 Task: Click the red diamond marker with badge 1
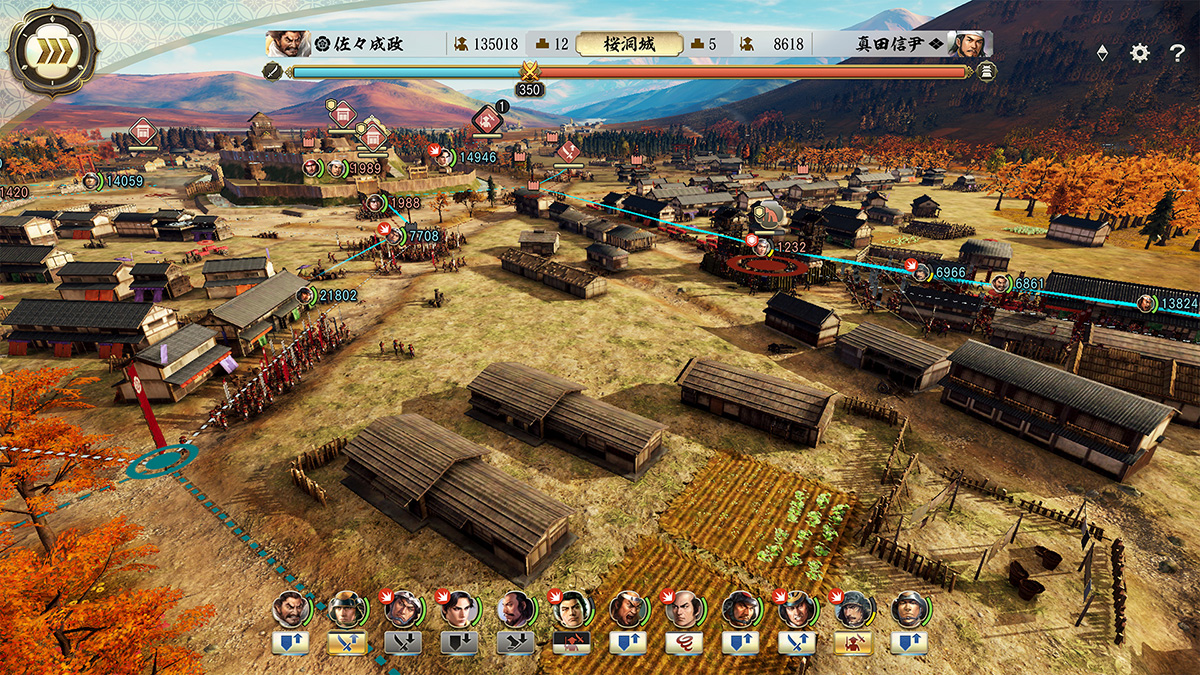[x=487, y=120]
